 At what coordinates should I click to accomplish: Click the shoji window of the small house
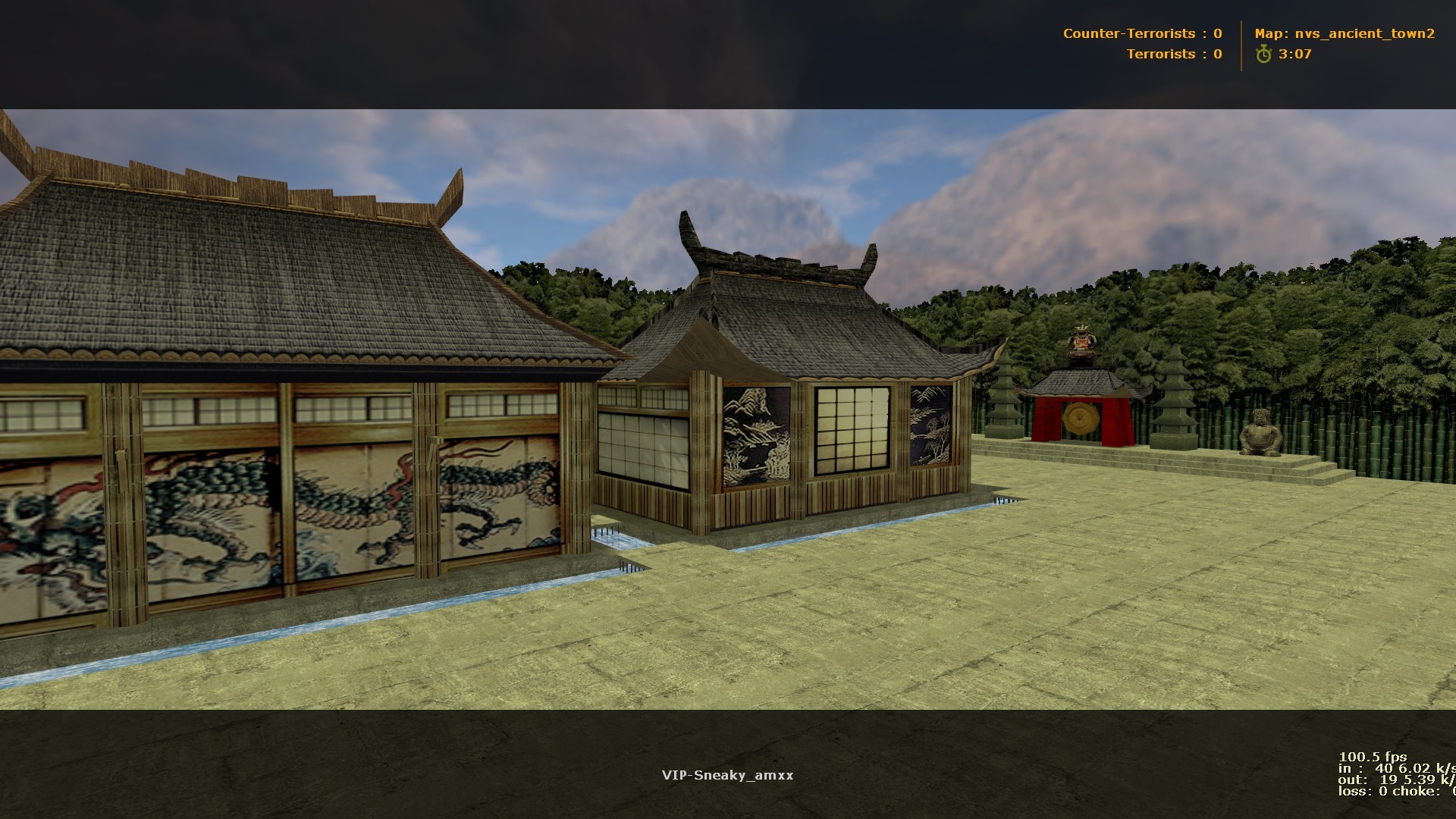(x=851, y=428)
